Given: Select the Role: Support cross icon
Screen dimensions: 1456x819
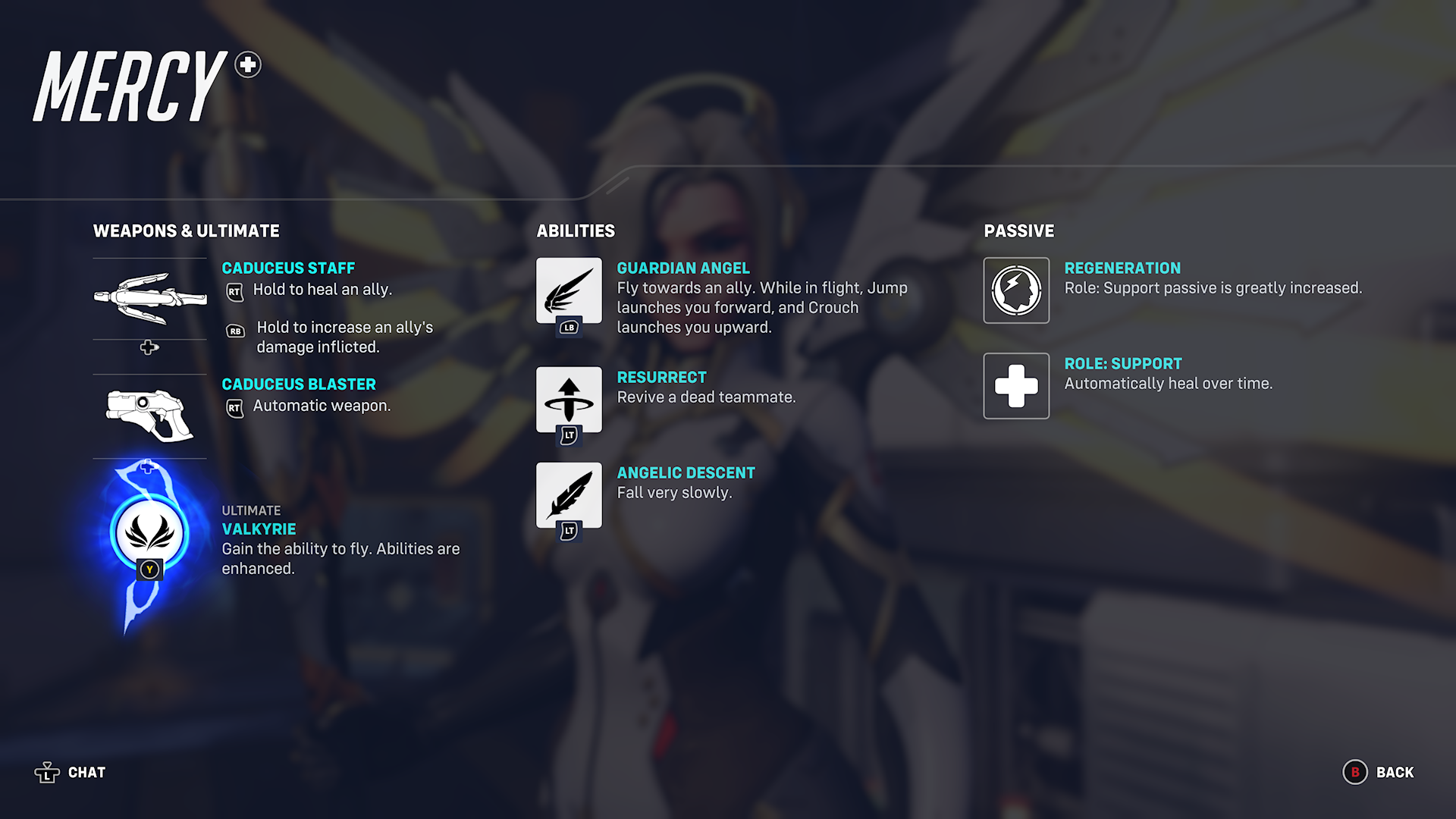Looking at the screenshot, I should pyautogui.click(x=1016, y=386).
